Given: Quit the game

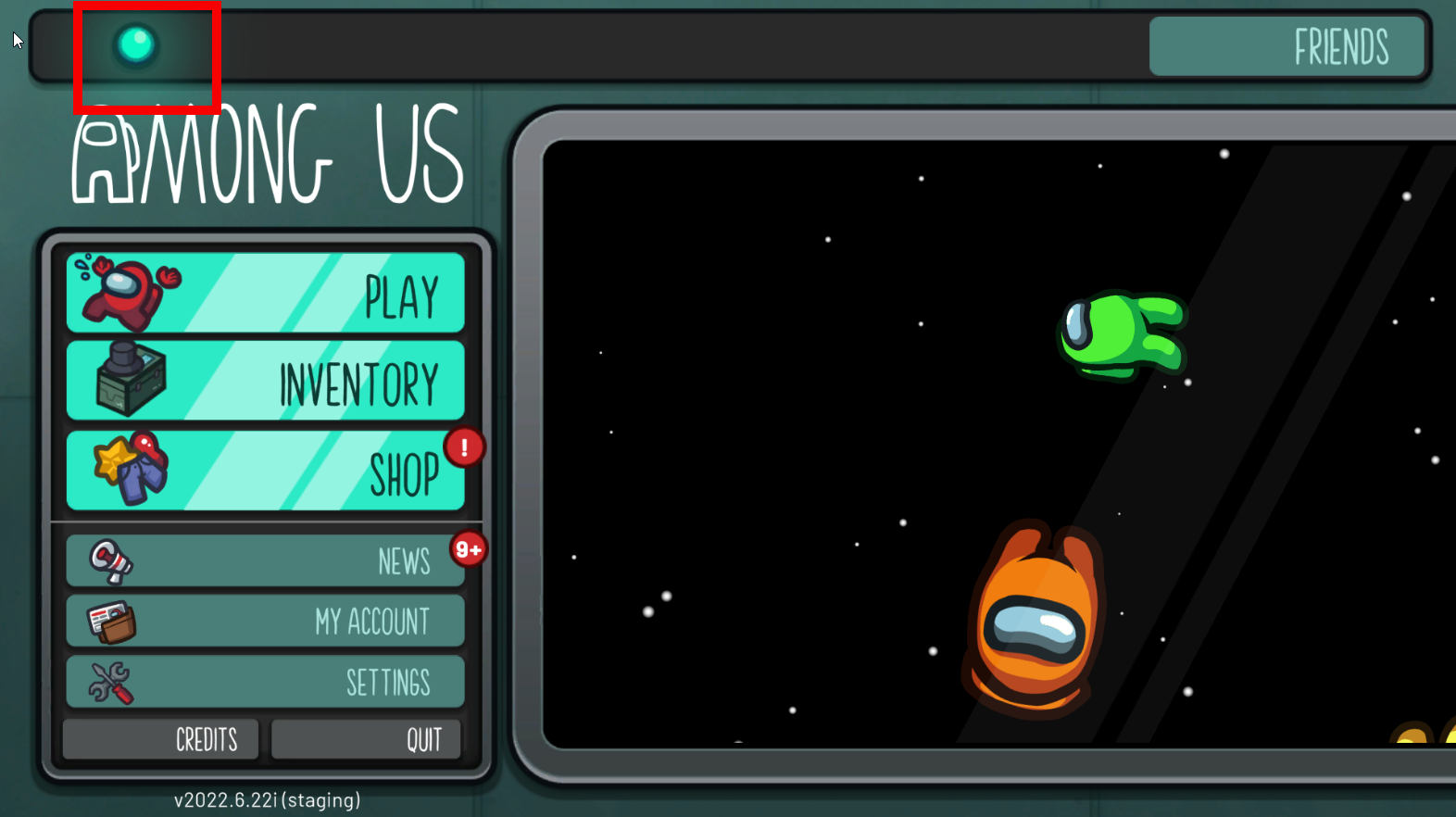Looking at the screenshot, I should pos(366,739).
